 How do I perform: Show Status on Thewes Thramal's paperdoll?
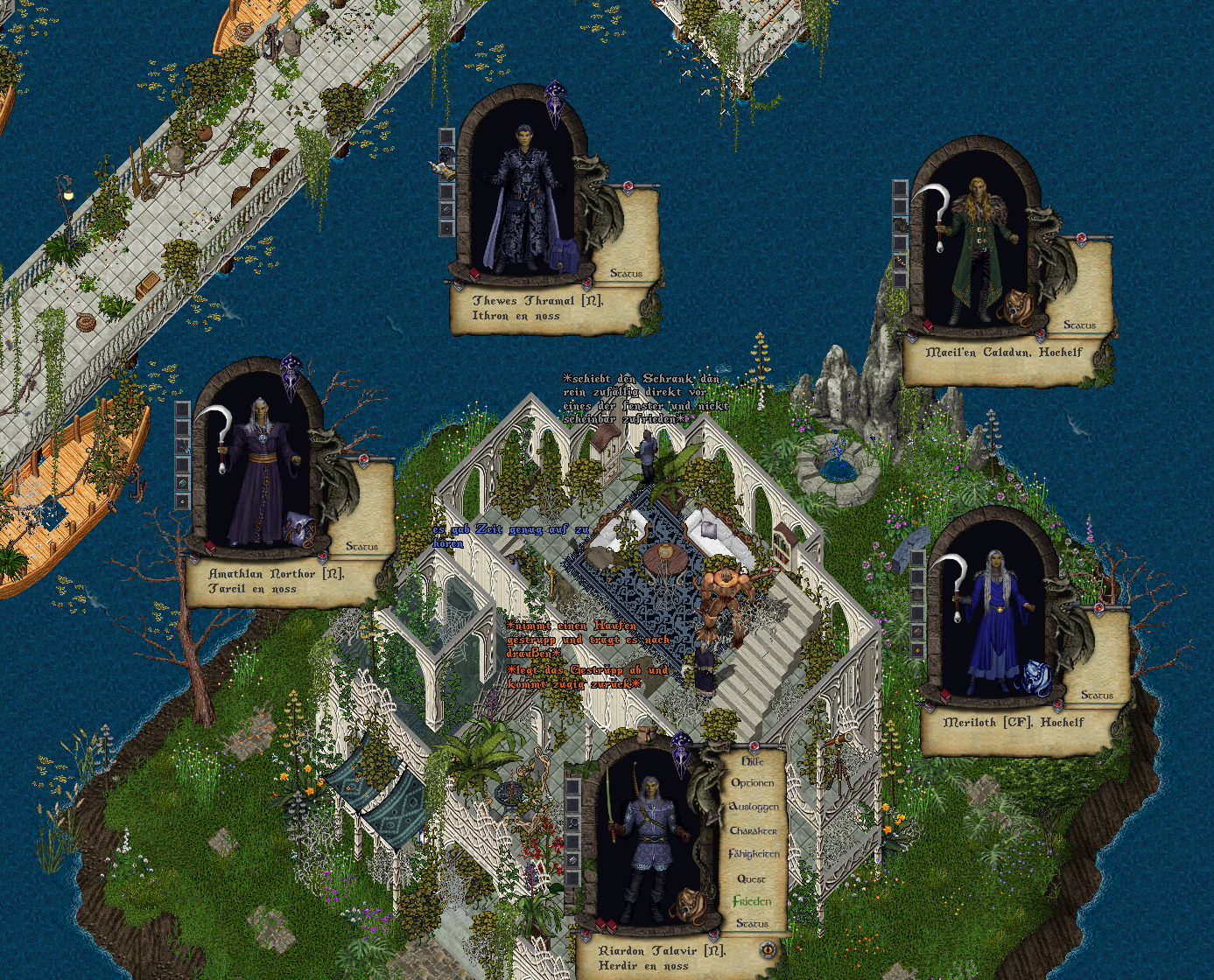(x=626, y=274)
